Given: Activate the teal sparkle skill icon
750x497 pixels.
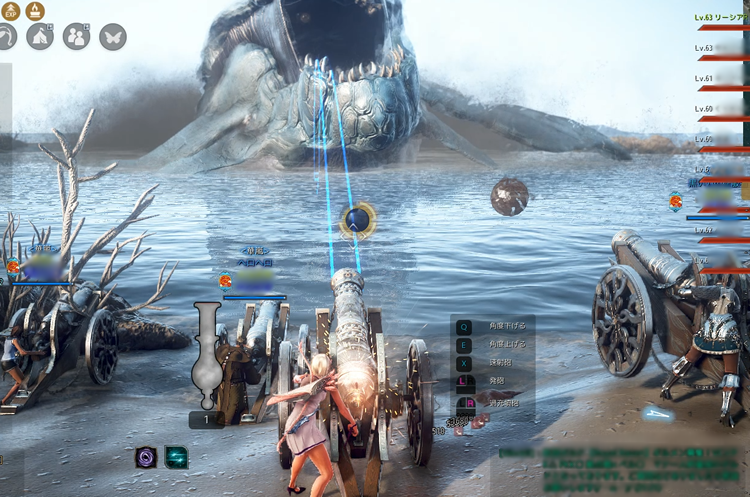Looking at the screenshot, I should tap(176, 457).
